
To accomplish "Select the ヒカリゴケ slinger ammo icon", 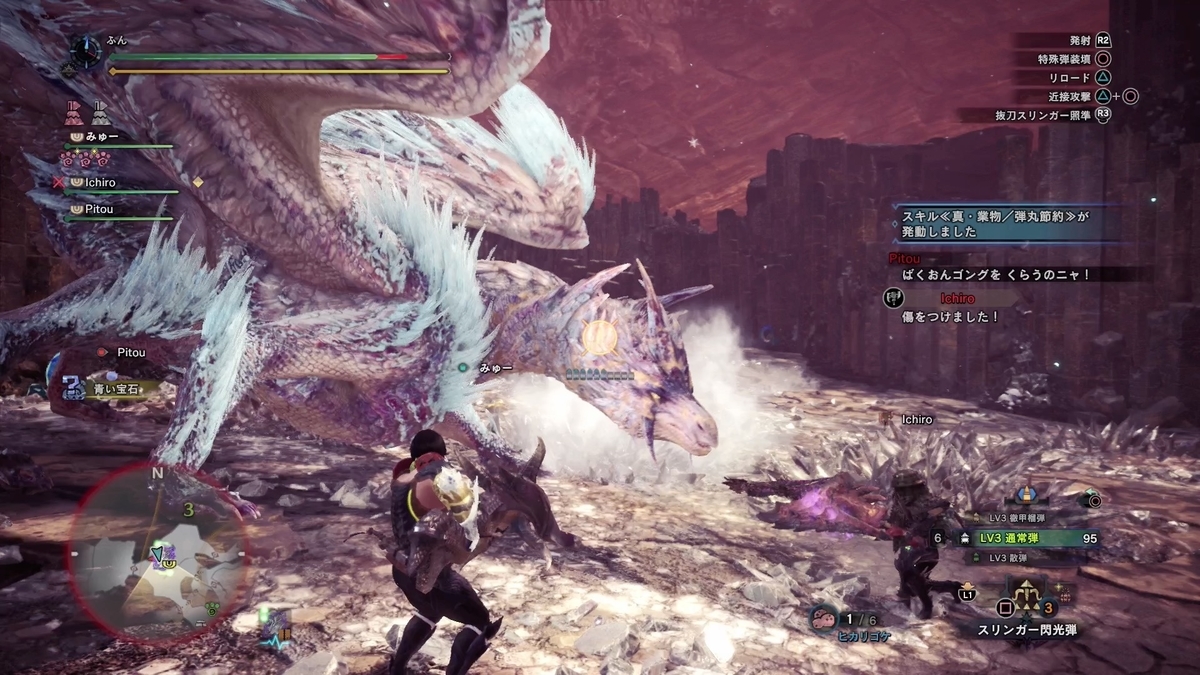I will click(x=825, y=618).
